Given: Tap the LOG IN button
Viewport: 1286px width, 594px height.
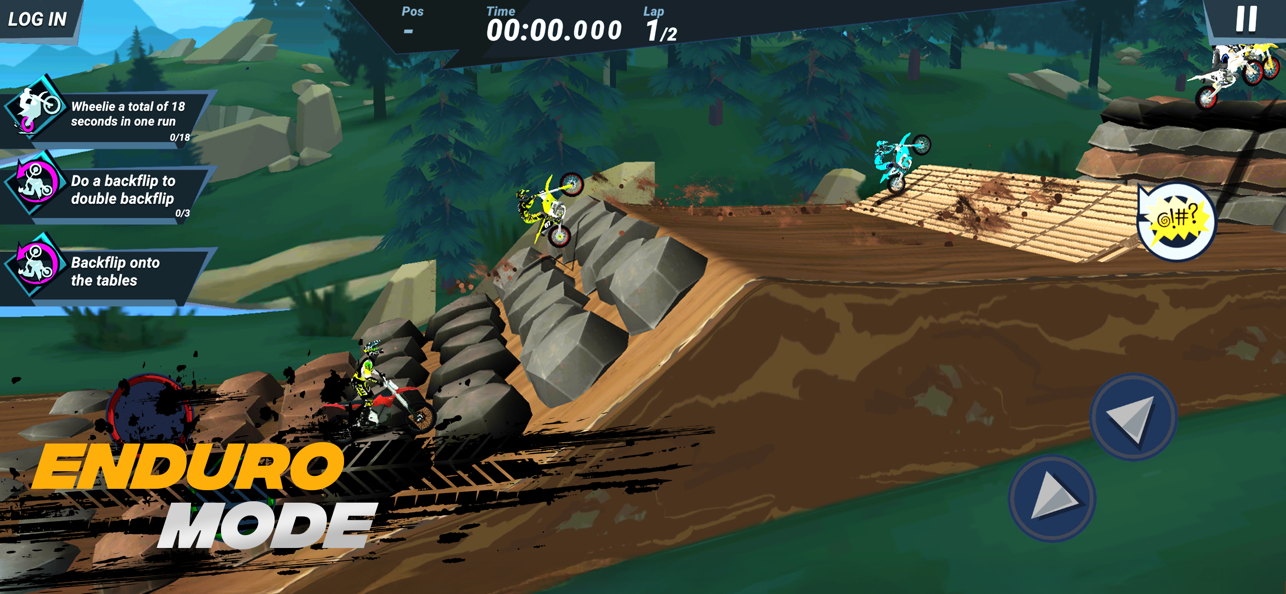Looking at the screenshot, I should [x=38, y=19].
